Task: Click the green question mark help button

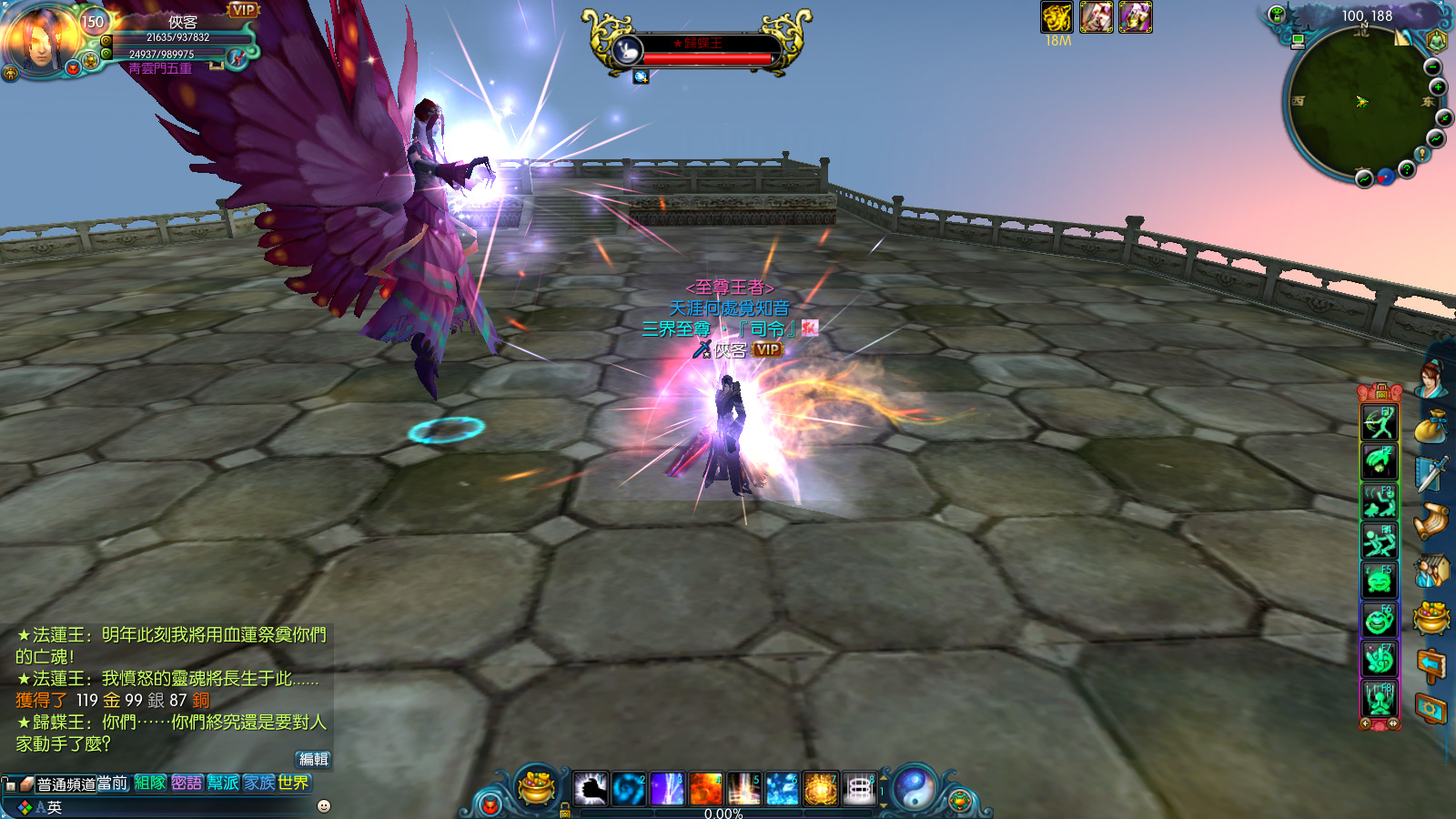Action: coord(1407,169)
